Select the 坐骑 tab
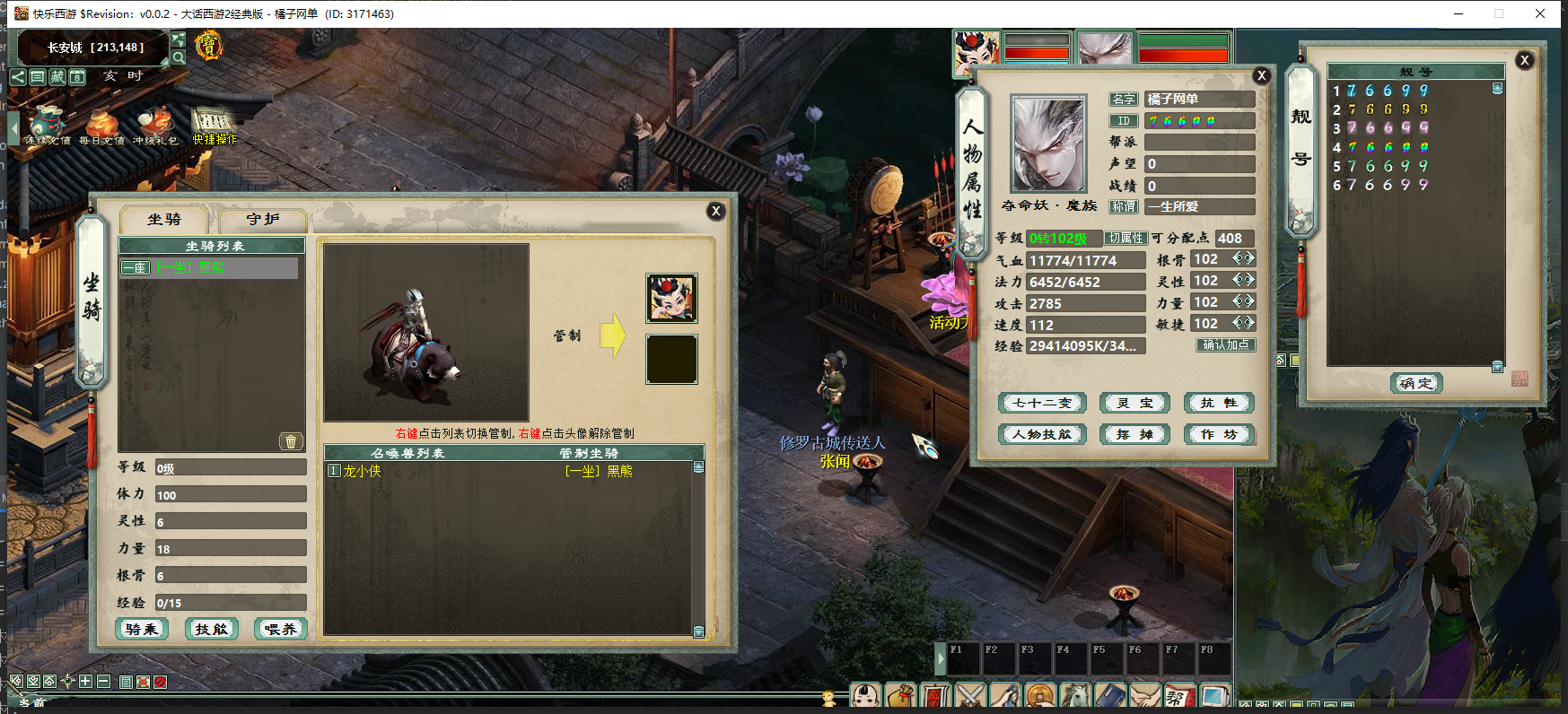 (164, 220)
